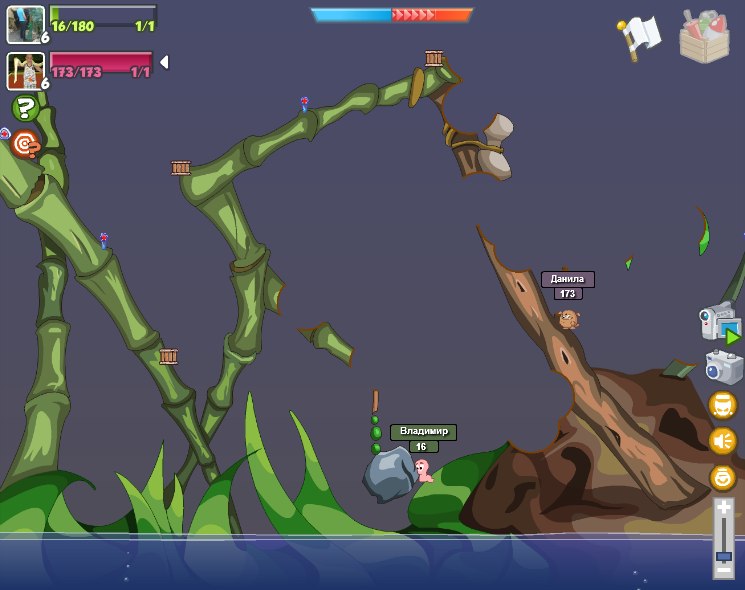The image size is (745, 590).
Task: Open the weapons crate inventory
Action: point(704,37)
